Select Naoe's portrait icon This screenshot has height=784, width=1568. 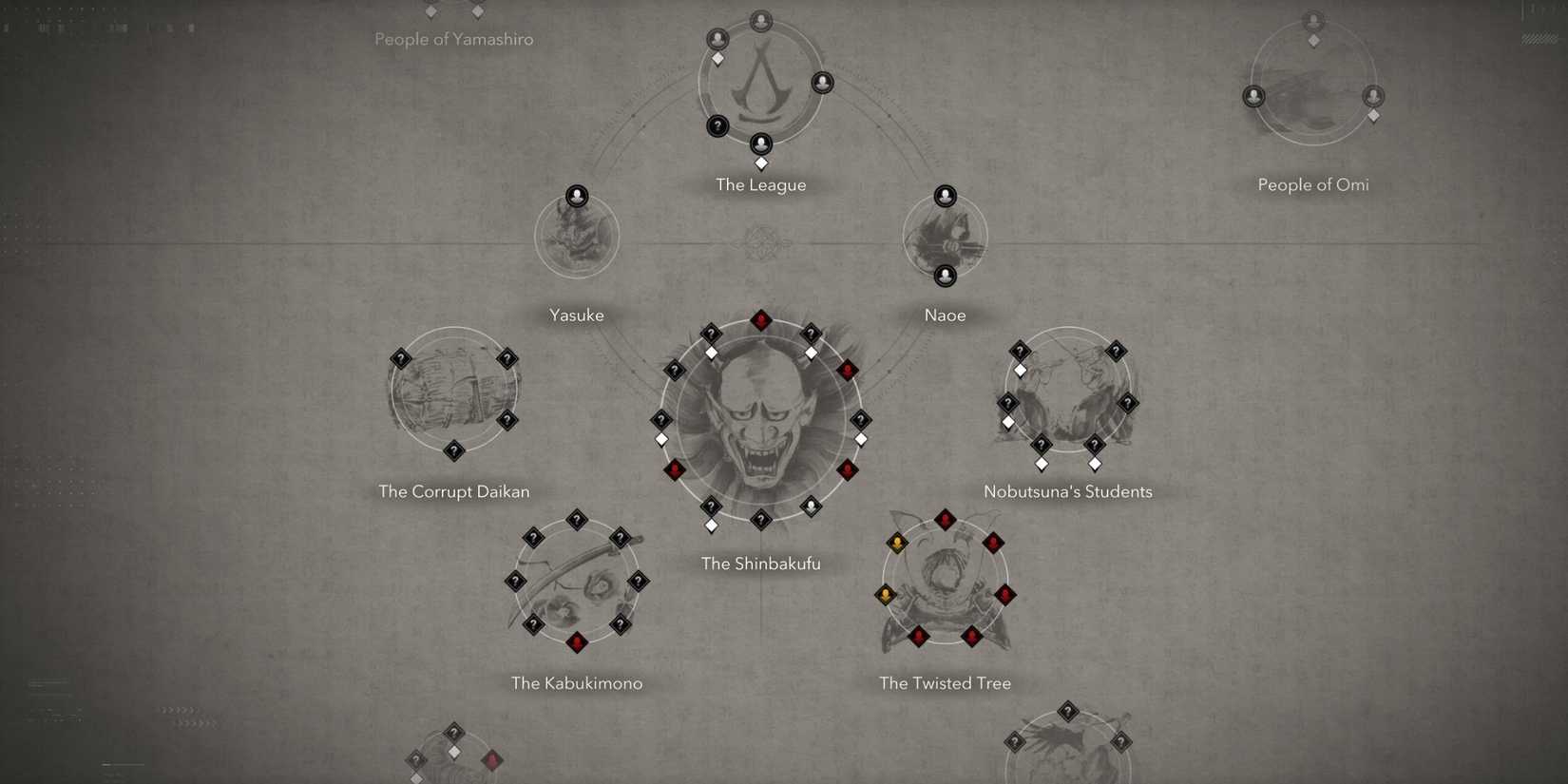[945, 194]
